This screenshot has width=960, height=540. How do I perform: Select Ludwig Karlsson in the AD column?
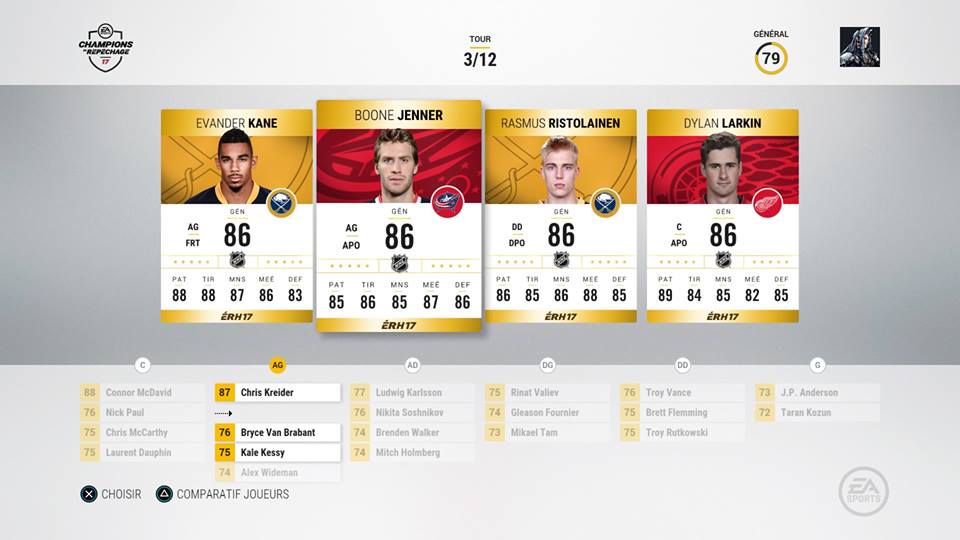(x=412, y=393)
